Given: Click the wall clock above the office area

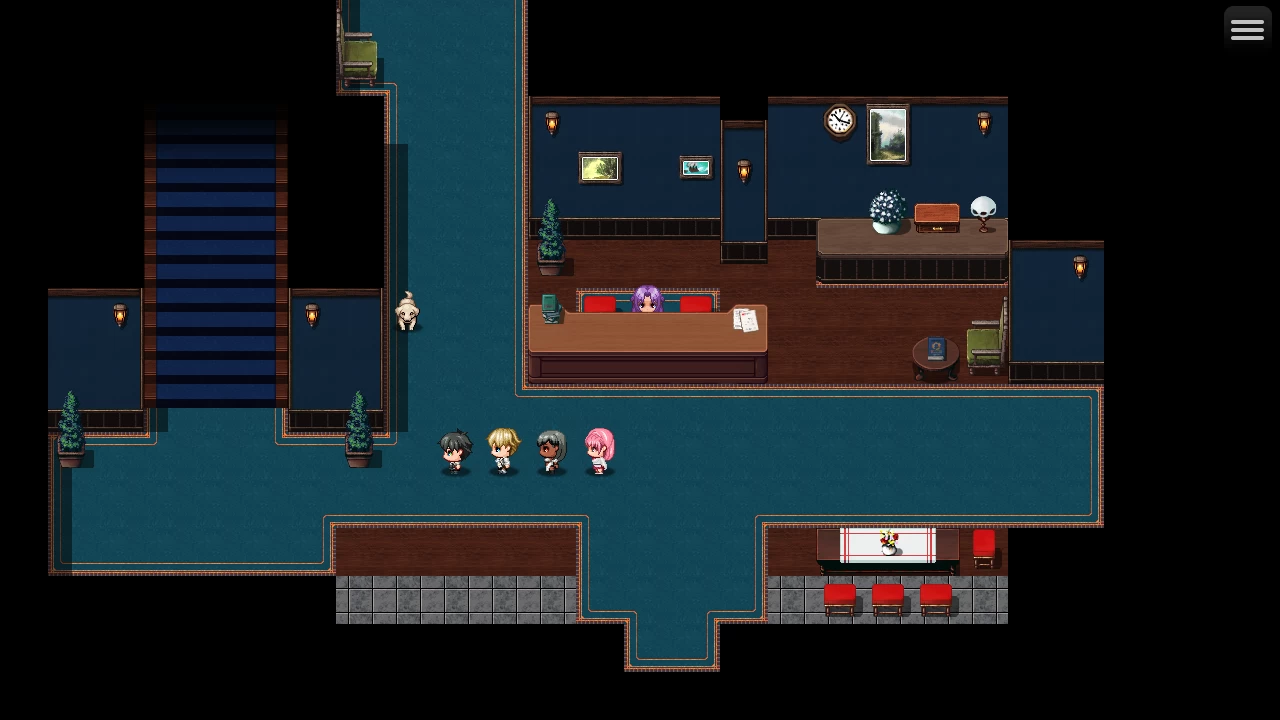Looking at the screenshot, I should (x=838, y=120).
